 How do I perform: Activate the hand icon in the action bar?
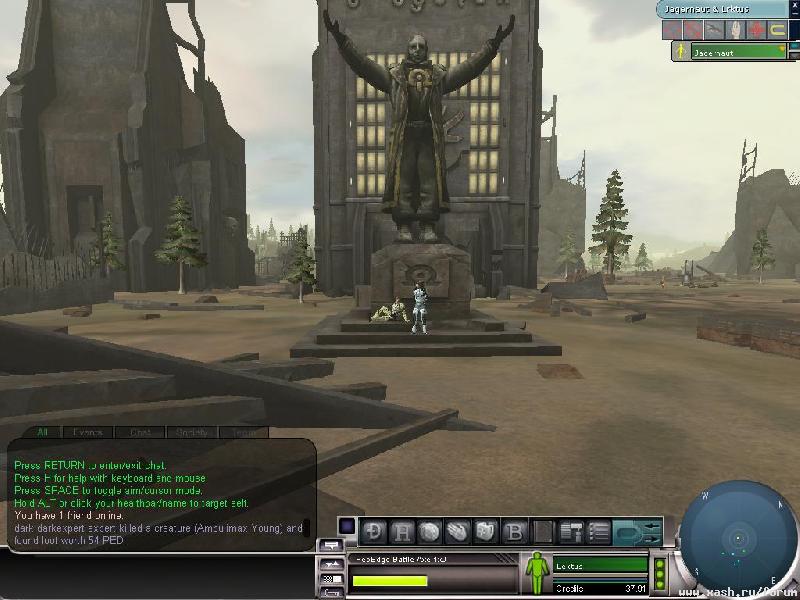[x=459, y=531]
